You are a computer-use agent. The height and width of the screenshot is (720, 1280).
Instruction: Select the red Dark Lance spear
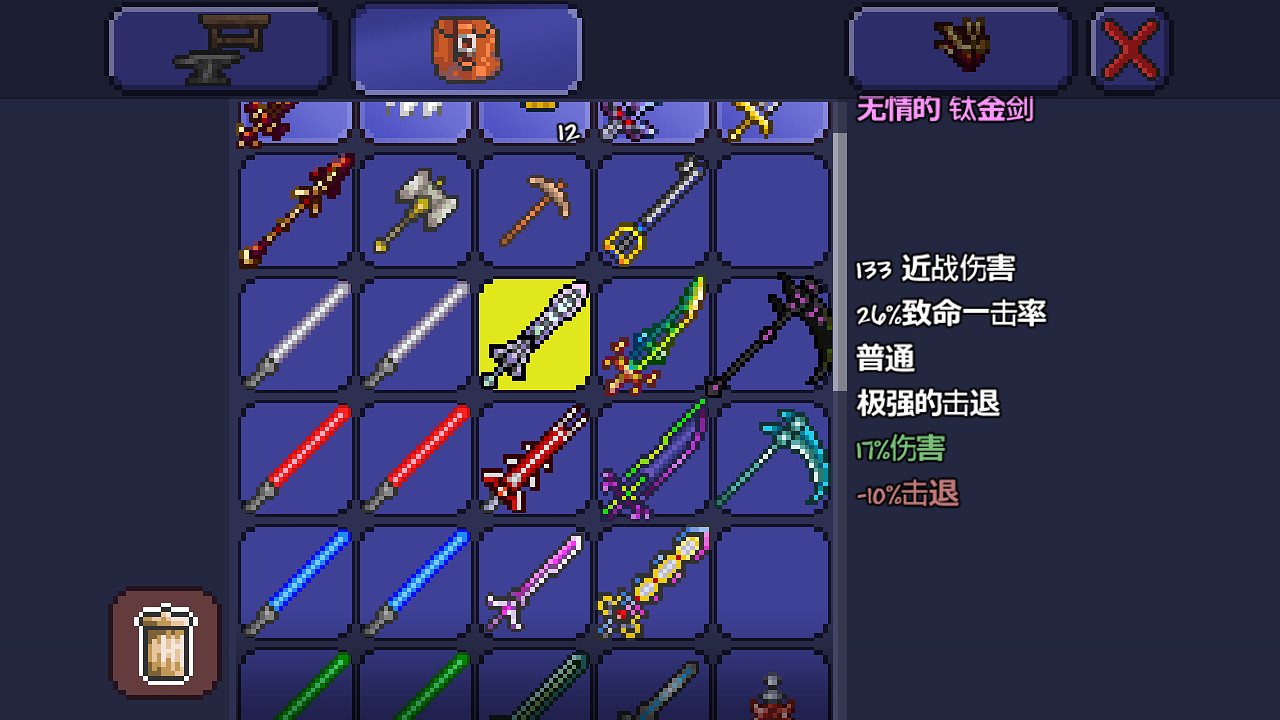pyautogui.click(x=294, y=210)
